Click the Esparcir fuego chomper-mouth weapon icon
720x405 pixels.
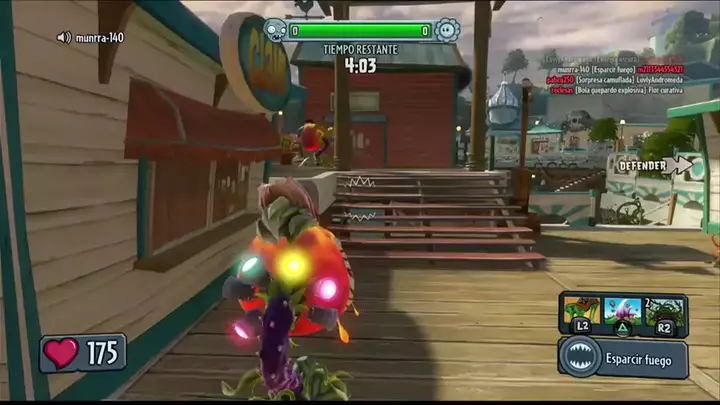coord(581,358)
